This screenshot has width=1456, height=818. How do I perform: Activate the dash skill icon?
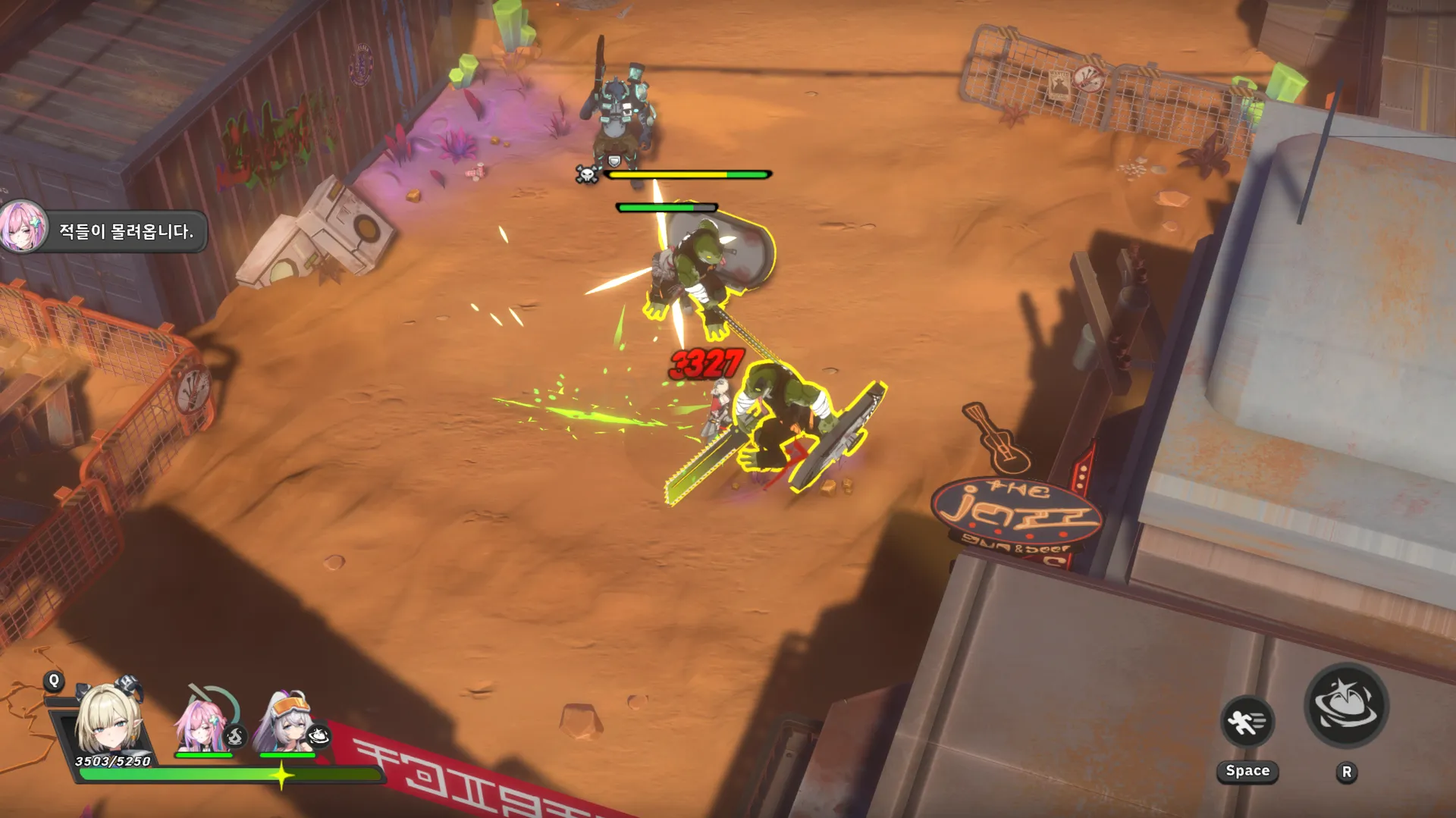click(1247, 721)
